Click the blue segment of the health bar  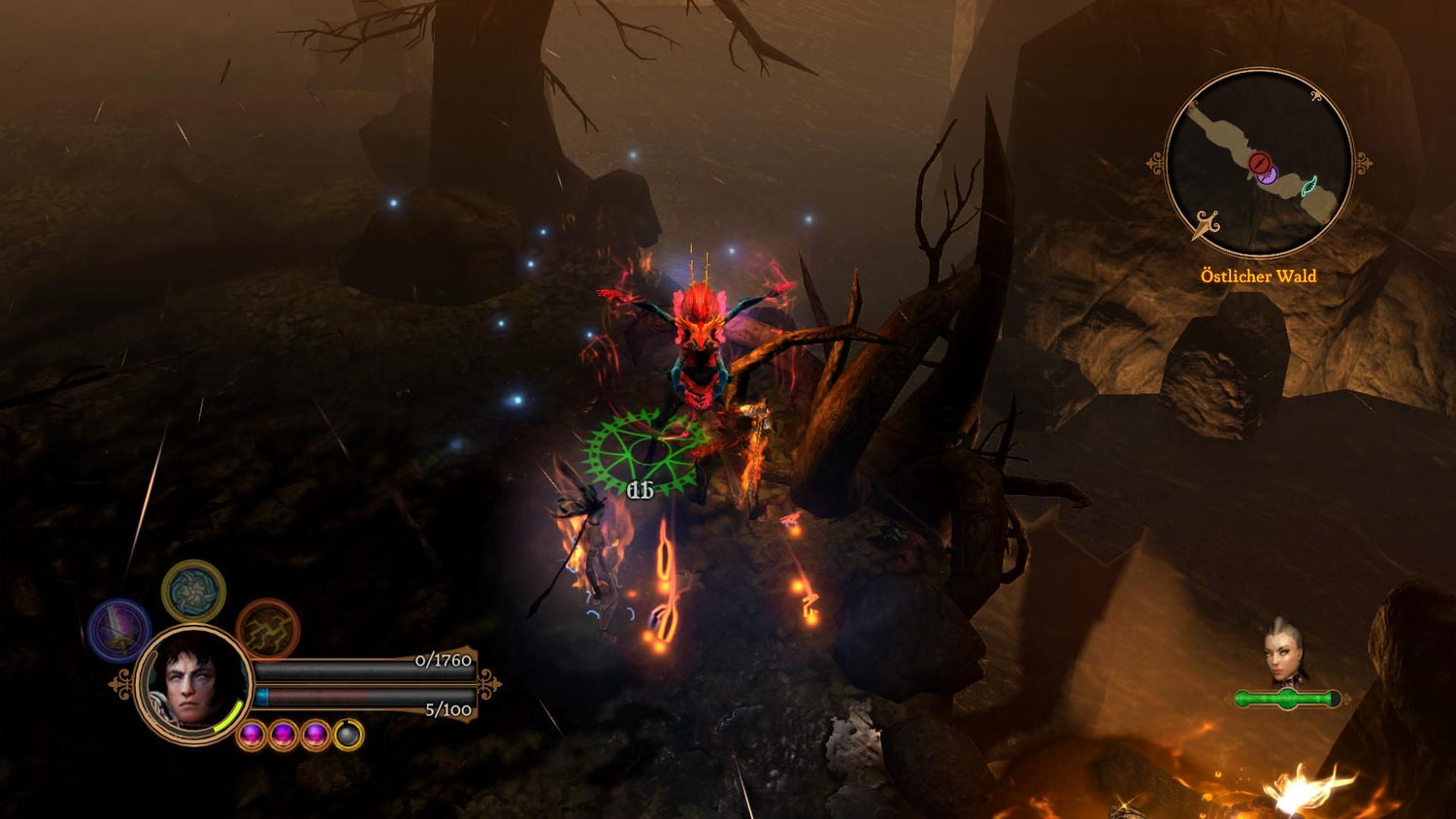pos(262,697)
